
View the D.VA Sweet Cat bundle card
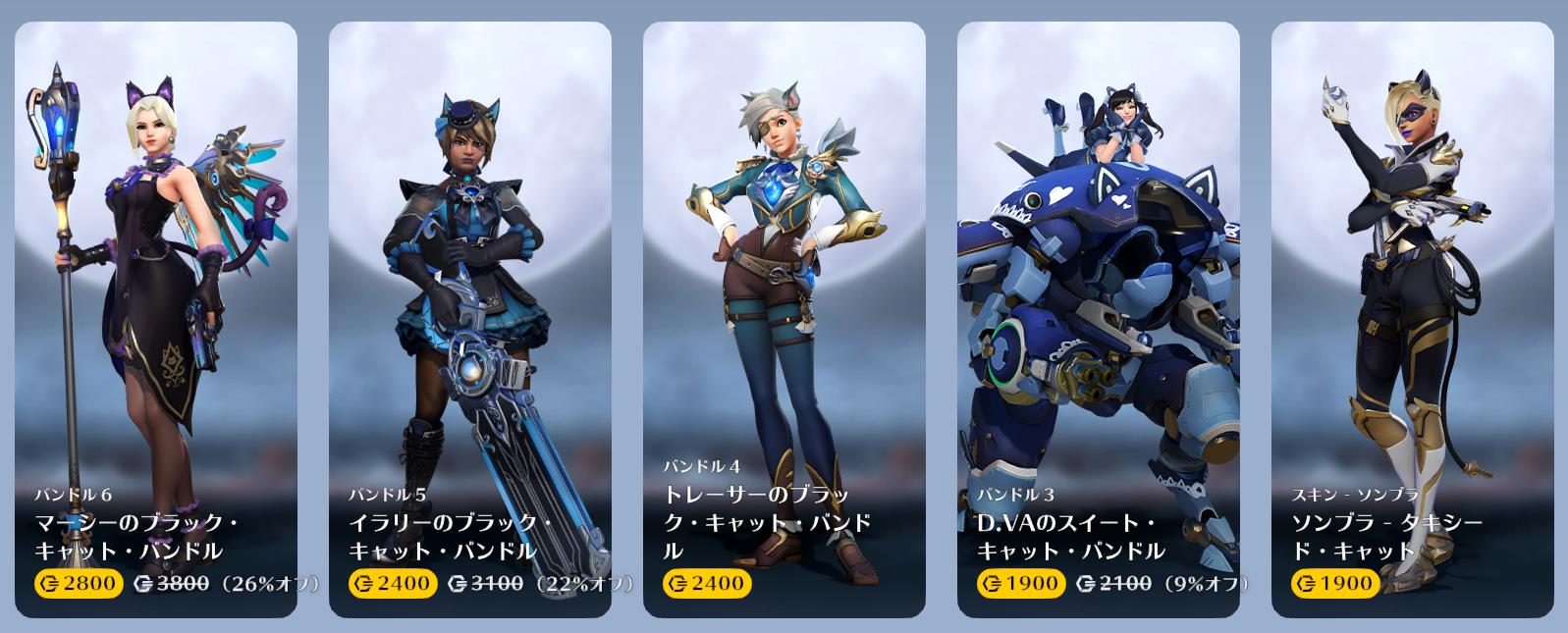(1098, 319)
